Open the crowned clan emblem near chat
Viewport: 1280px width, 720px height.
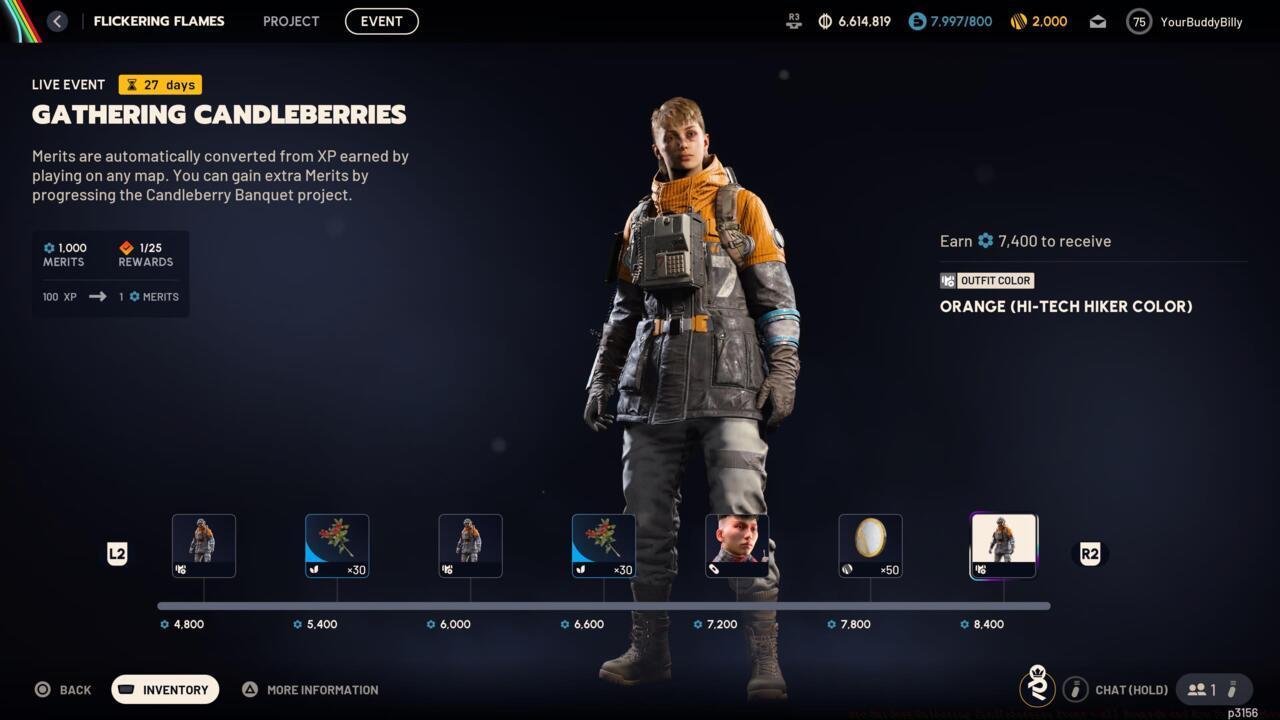pyautogui.click(x=1038, y=689)
